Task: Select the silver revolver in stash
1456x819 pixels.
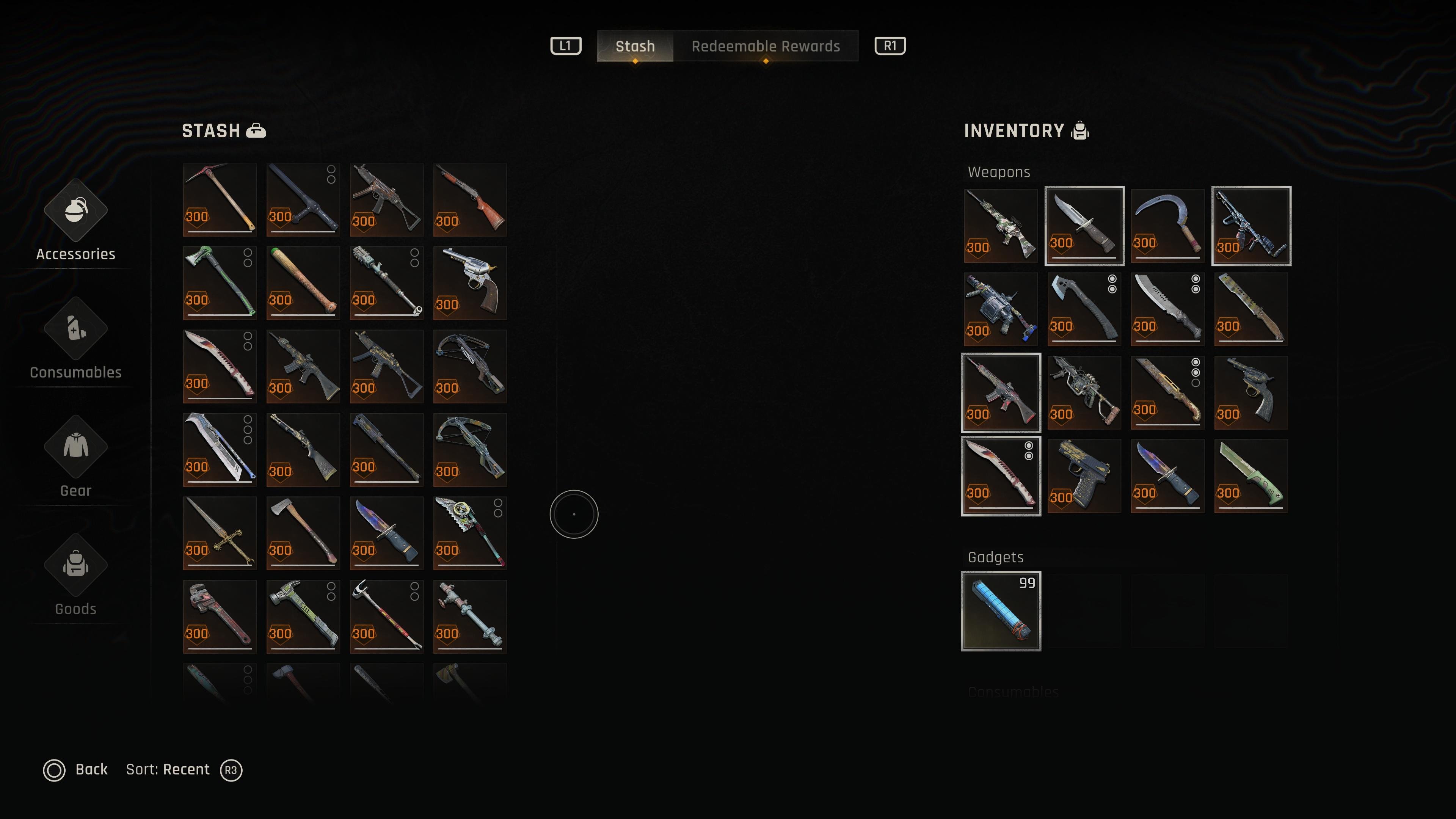Action: tap(470, 282)
